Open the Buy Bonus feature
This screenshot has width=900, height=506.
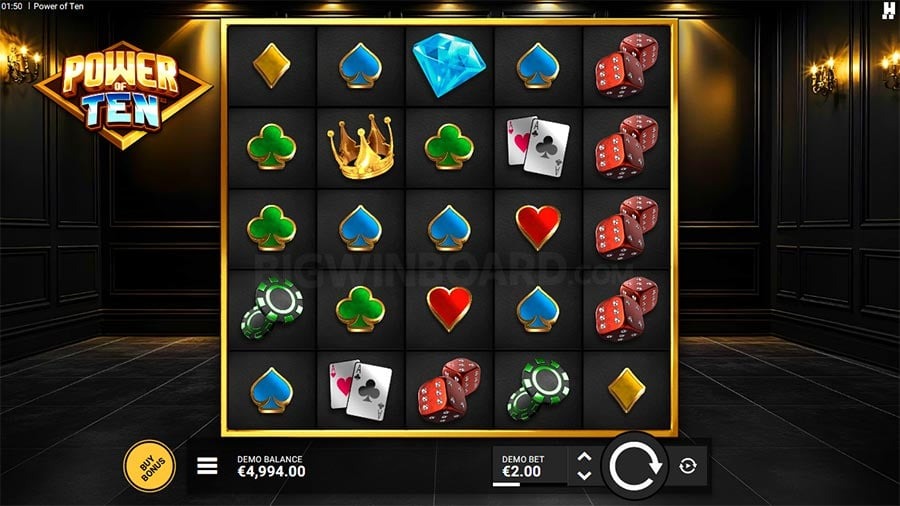pos(149,465)
